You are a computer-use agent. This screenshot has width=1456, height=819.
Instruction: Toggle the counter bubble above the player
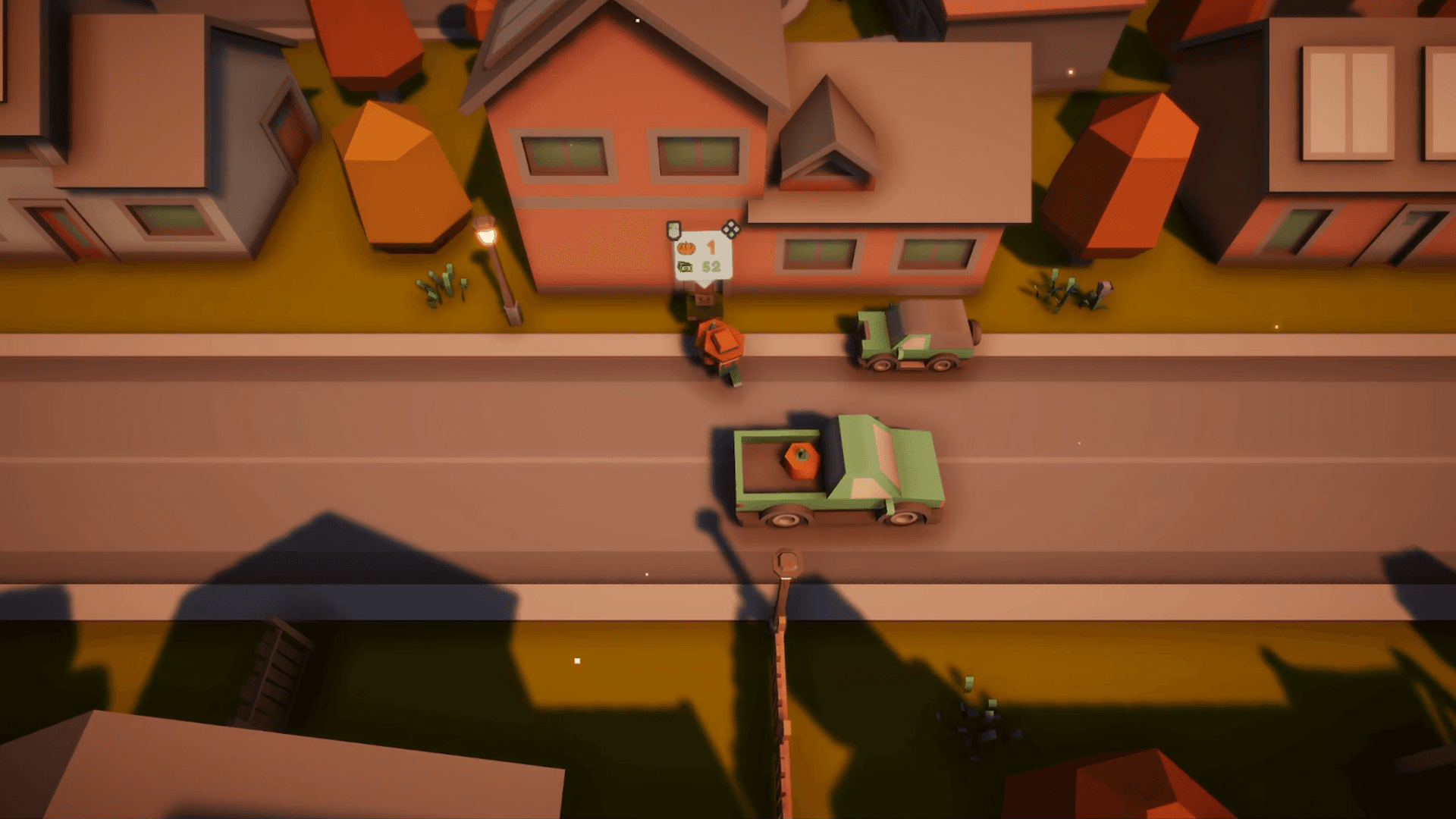(701, 254)
